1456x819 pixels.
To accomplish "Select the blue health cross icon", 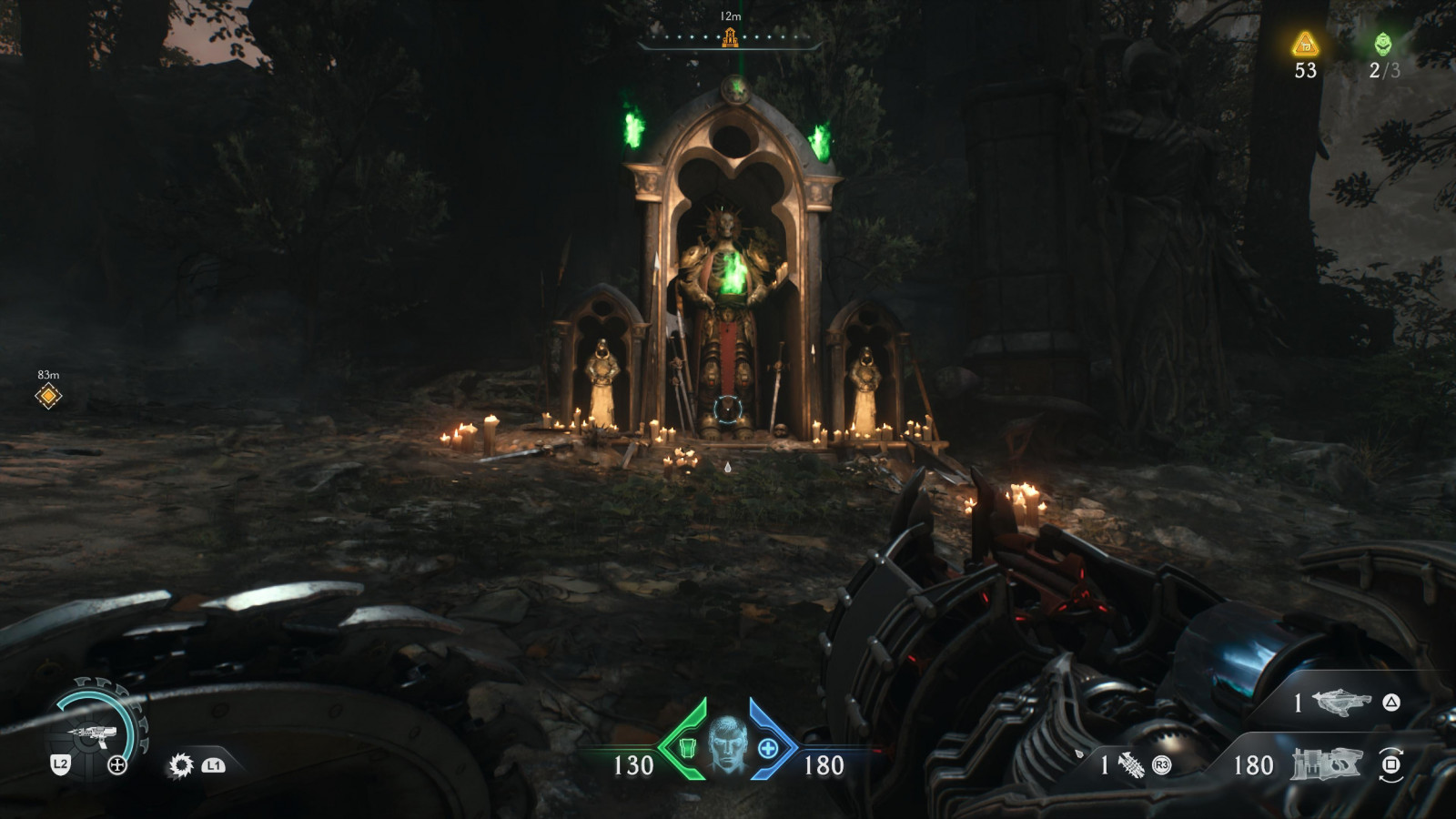I will [x=768, y=749].
